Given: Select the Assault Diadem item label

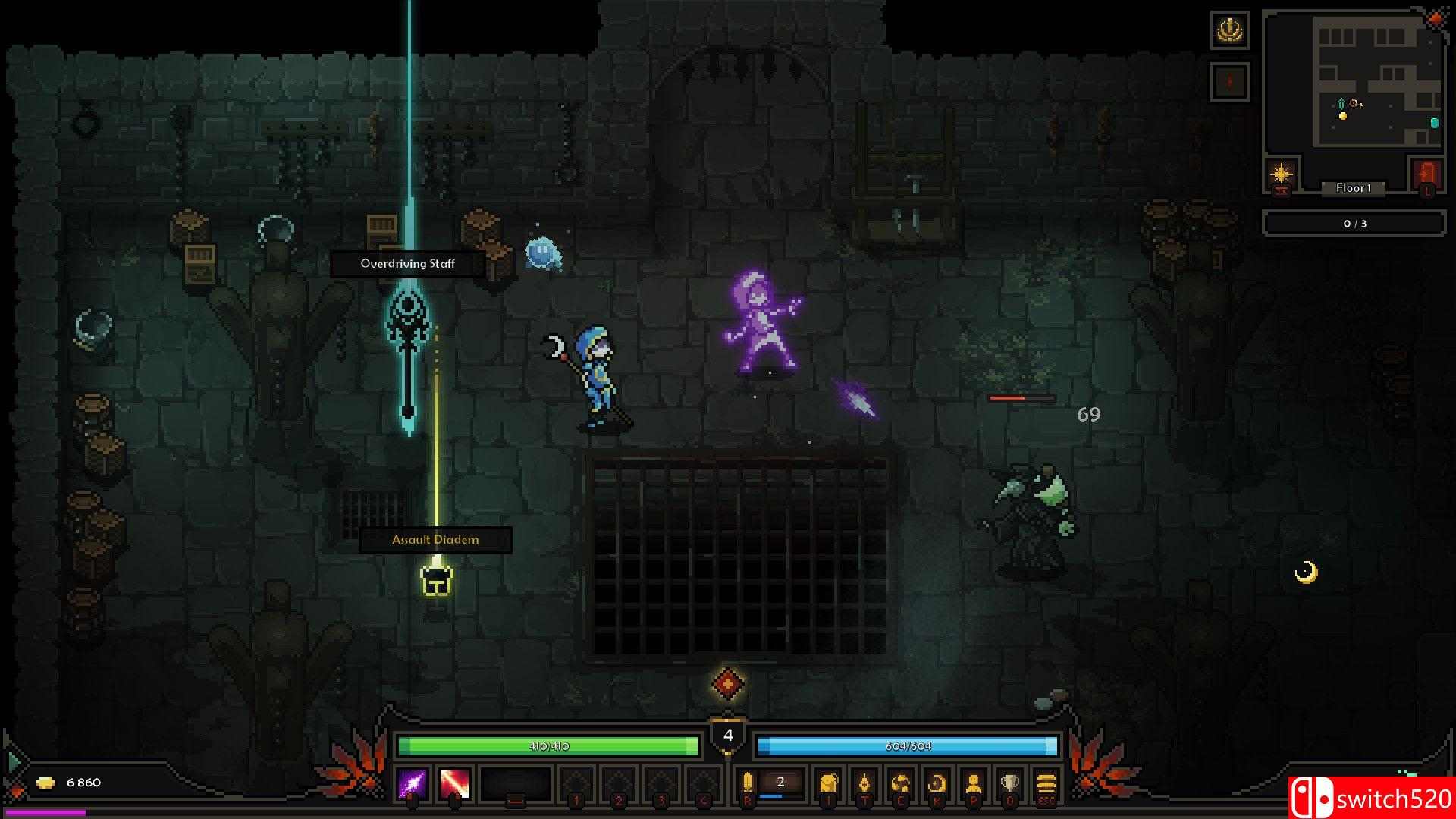Looking at the screenshot, I should (435, 540).
